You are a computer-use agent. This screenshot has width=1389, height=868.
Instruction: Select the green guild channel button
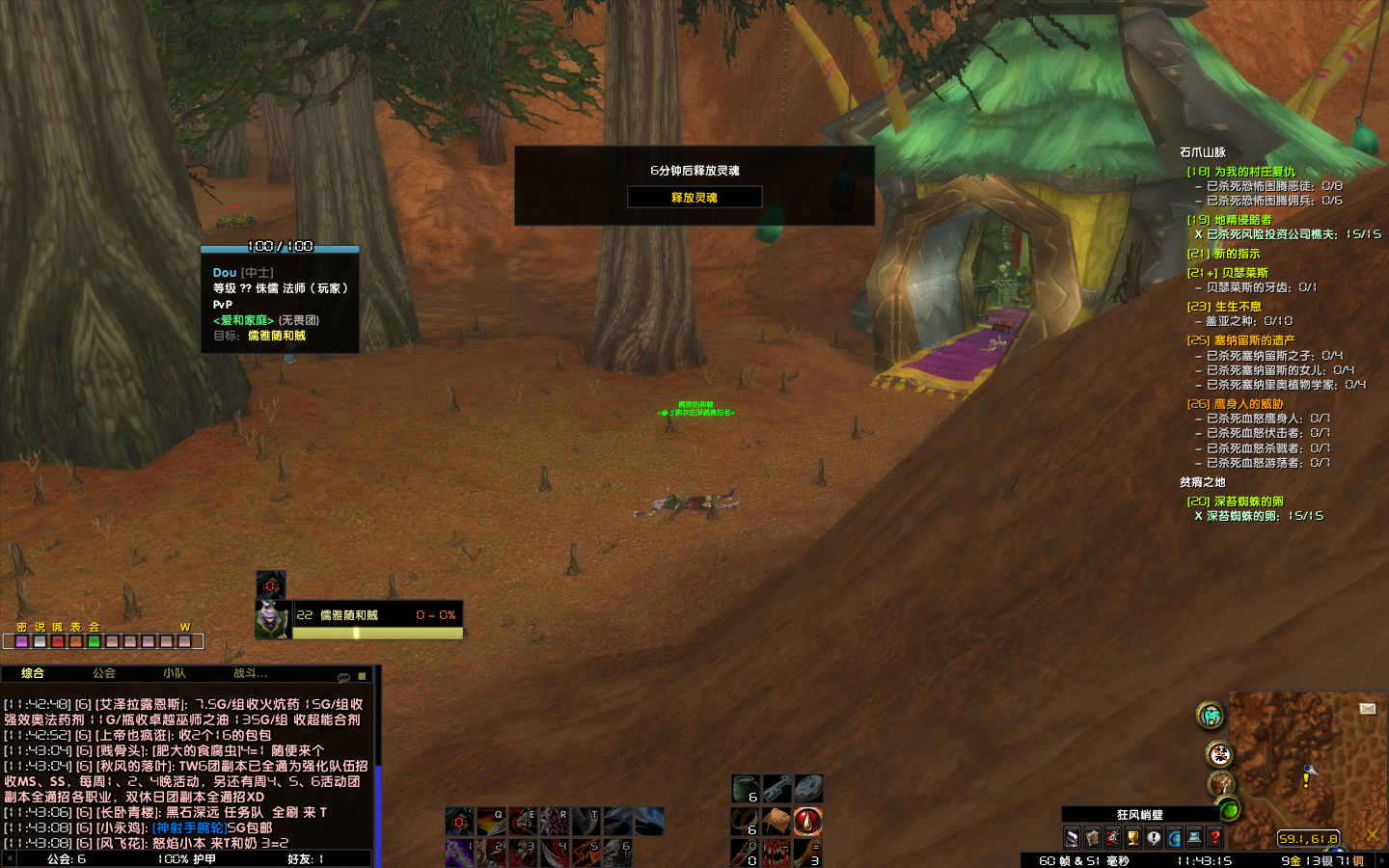point(94,641)
